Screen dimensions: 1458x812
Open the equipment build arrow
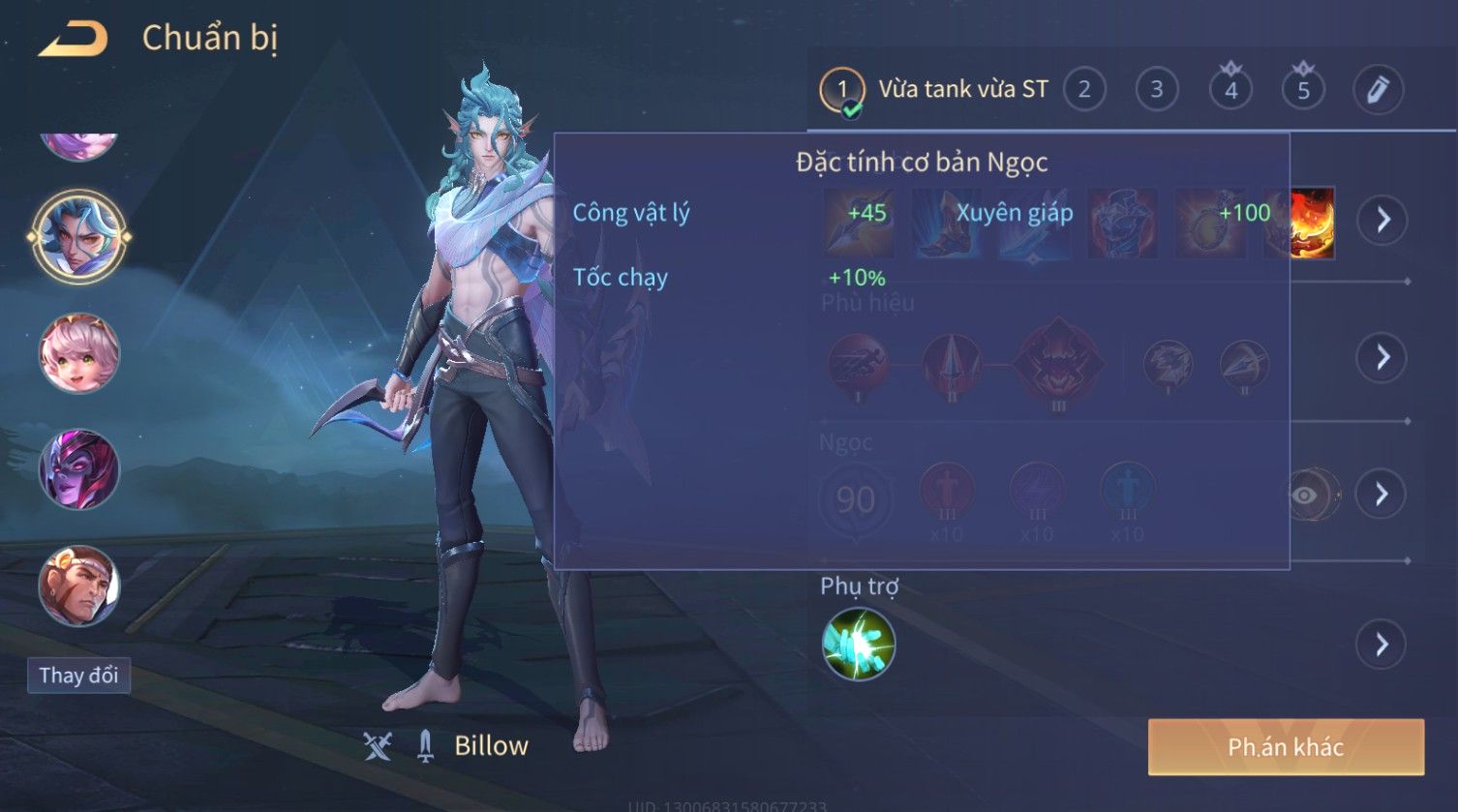[x=1382, y=221]
